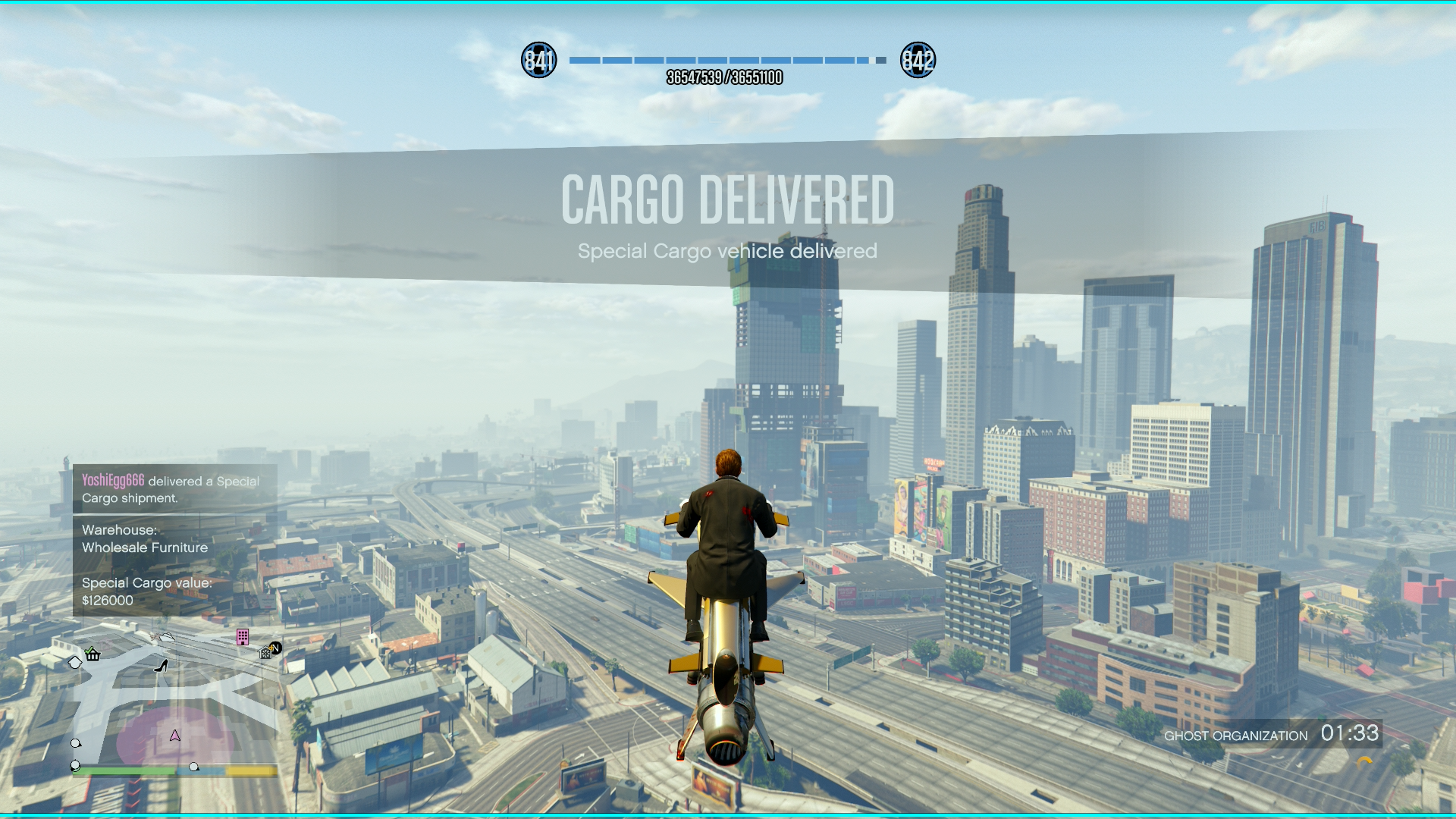Screen dimensions: 1456x819
Task: Select the pink player arrow on minimap
Action: (175, 736)
